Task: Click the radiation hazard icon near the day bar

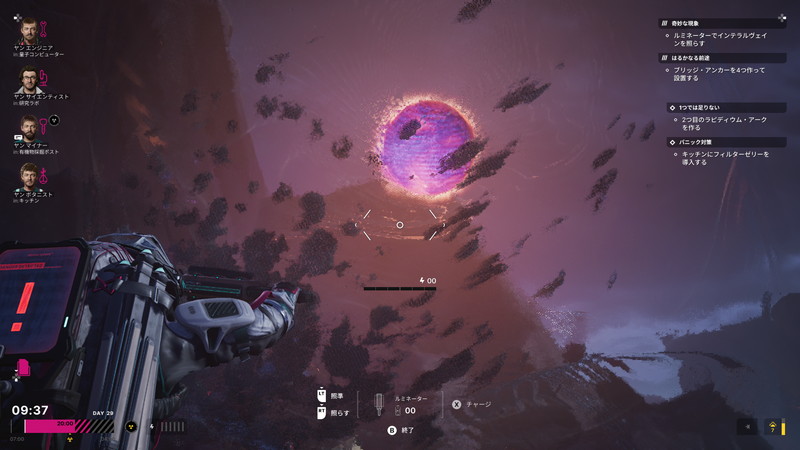Action: pyautogui.click(x=129, y=427)
